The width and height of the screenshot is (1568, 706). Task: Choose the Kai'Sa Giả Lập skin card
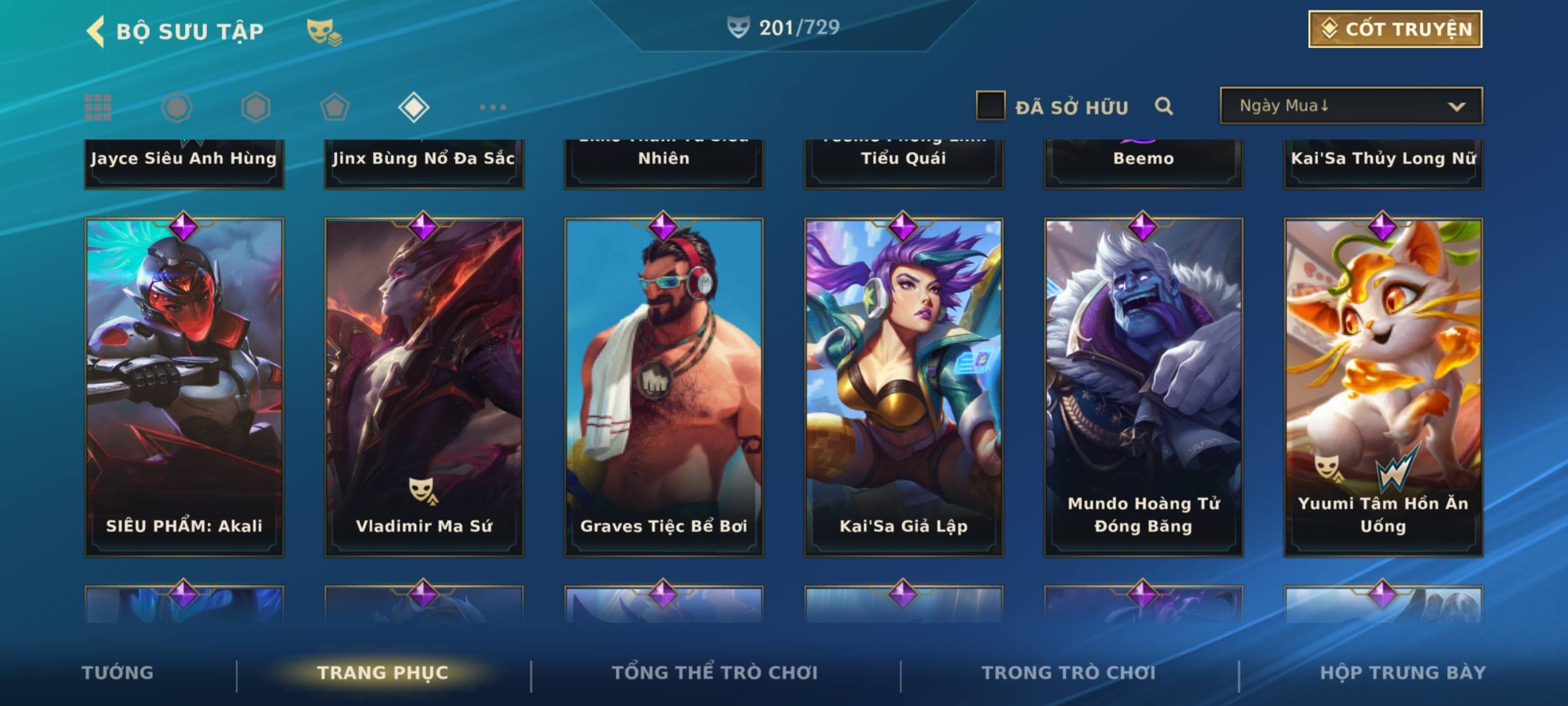(x=904, y=387)
